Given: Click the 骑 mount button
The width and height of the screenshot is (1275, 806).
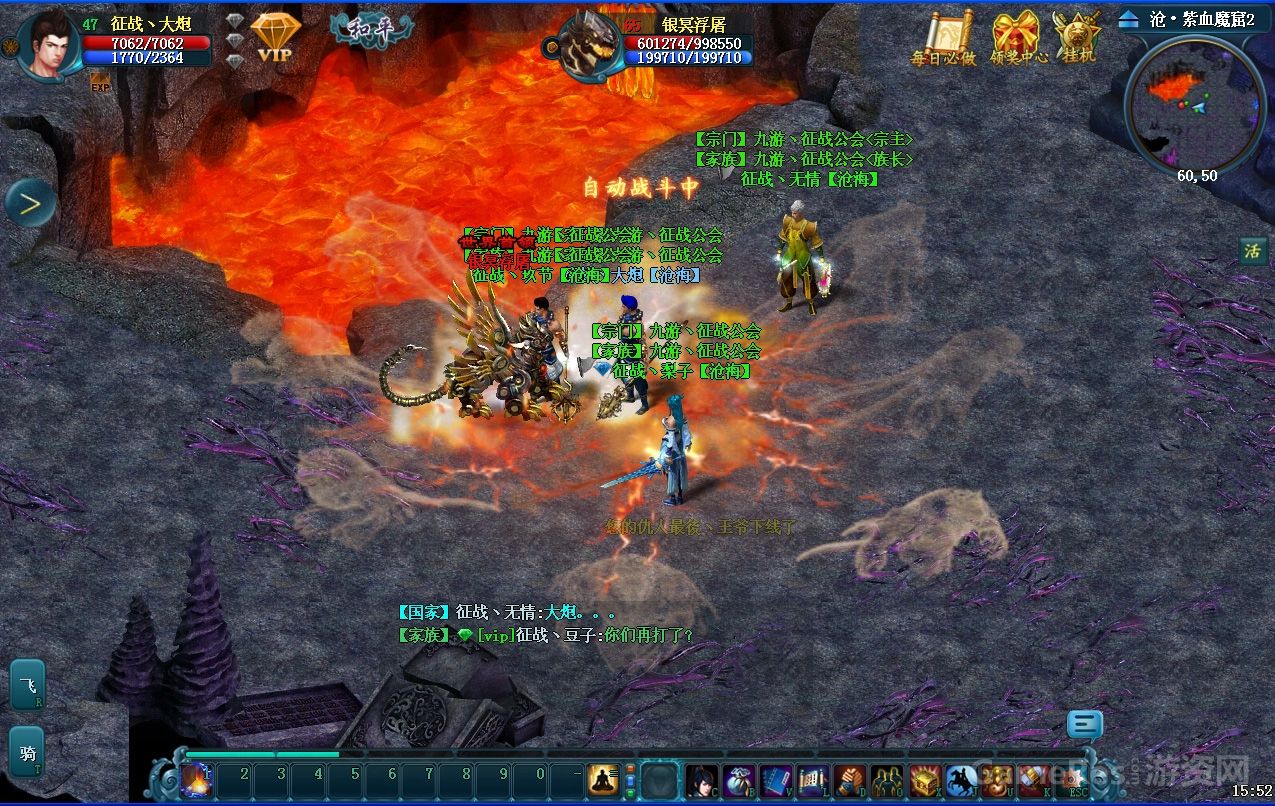Looking at the screenshot, I should 27,752.
